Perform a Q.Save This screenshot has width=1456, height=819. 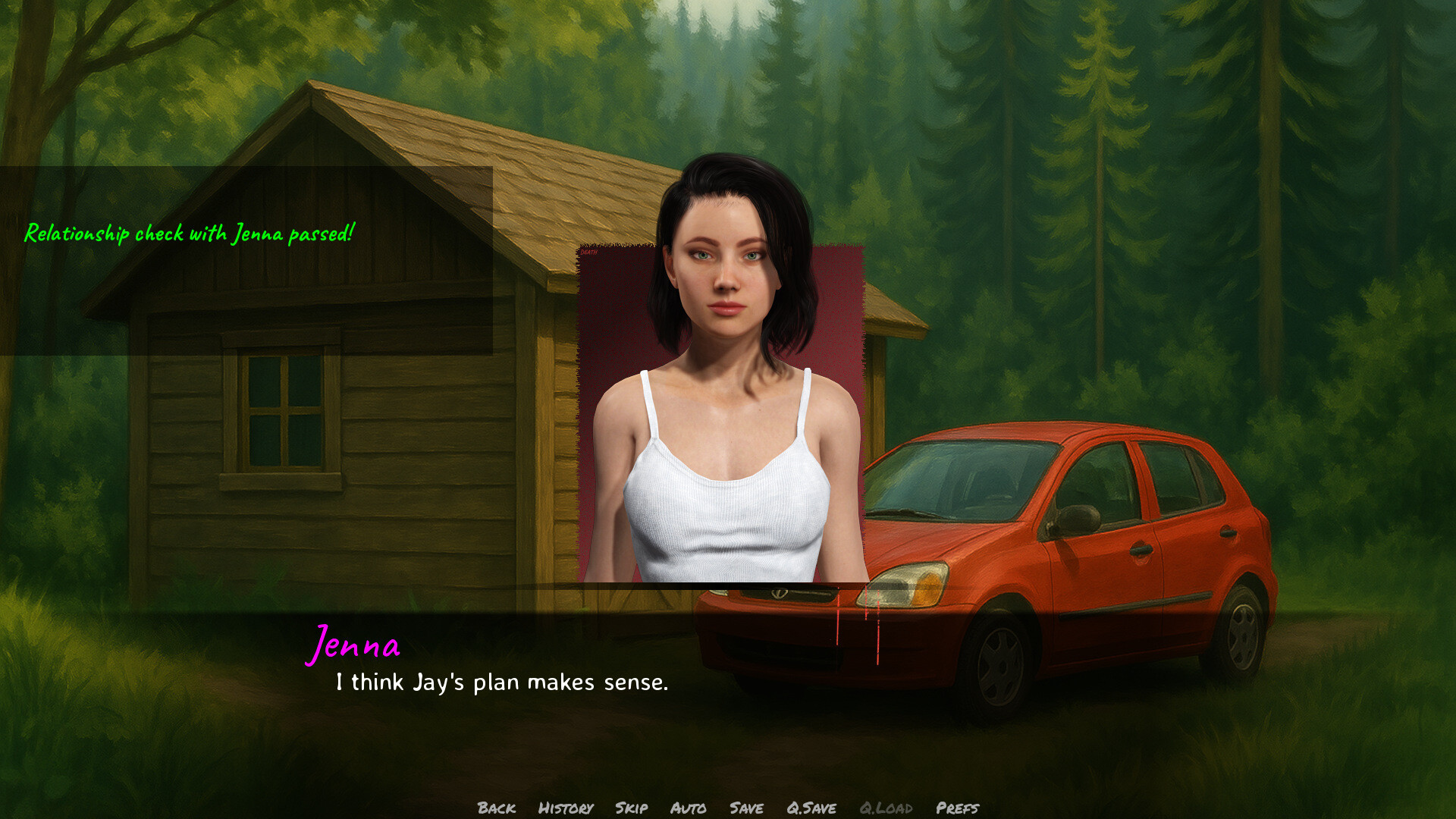point(811,808)
